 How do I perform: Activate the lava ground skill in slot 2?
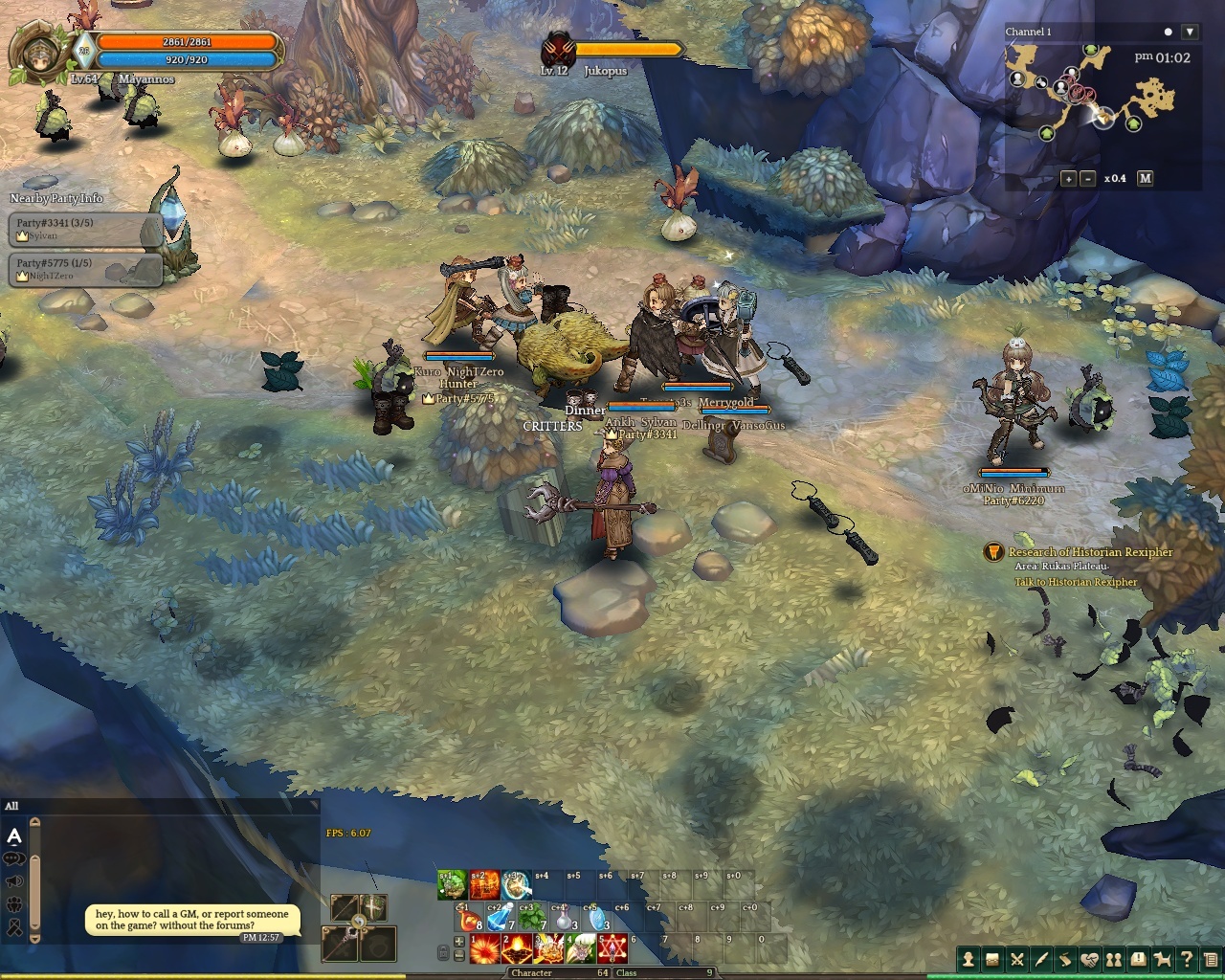click(517, 949)
